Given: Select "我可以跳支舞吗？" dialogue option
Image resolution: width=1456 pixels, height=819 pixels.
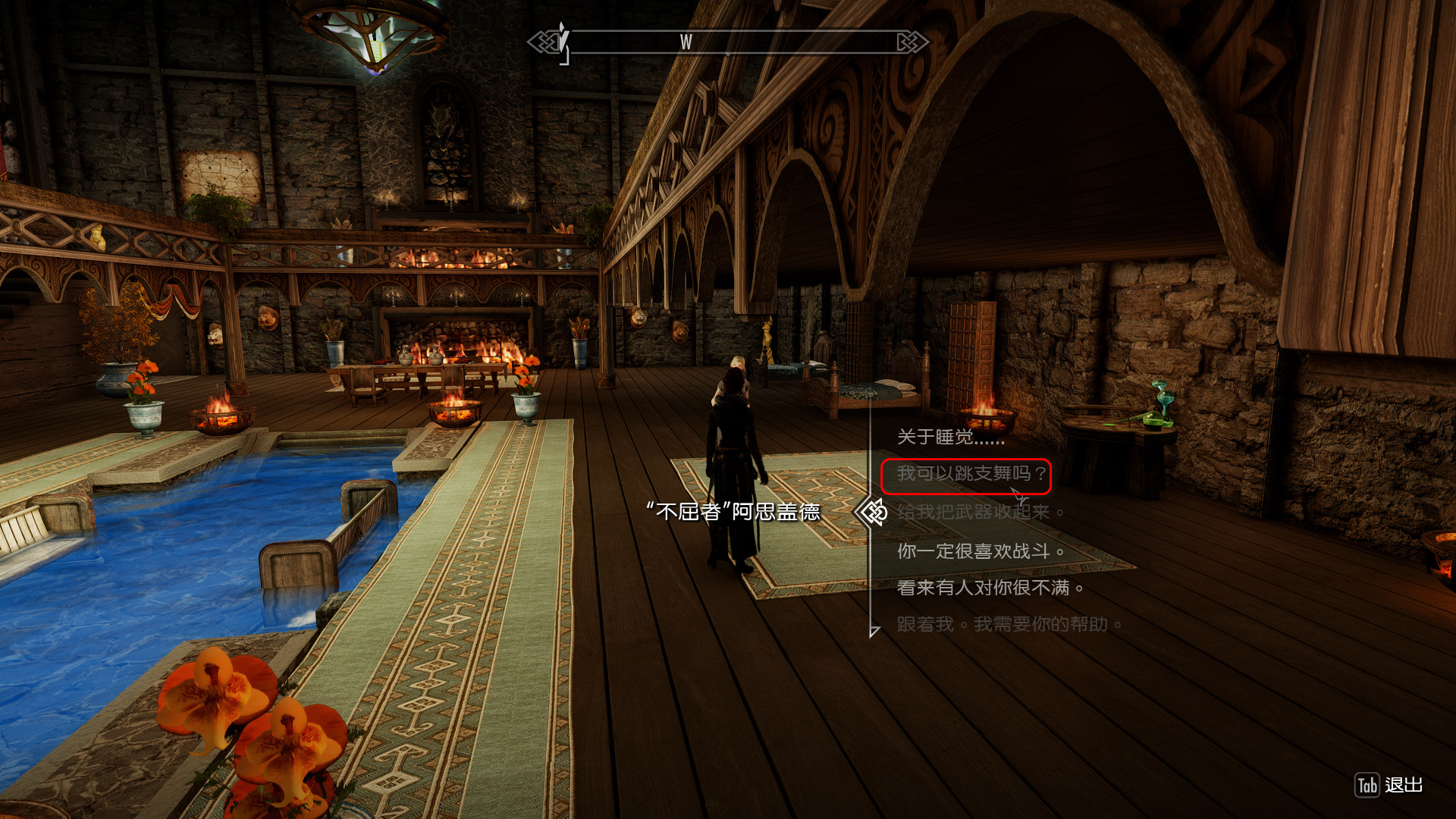Looking at the screenshot, I should 971,474.
